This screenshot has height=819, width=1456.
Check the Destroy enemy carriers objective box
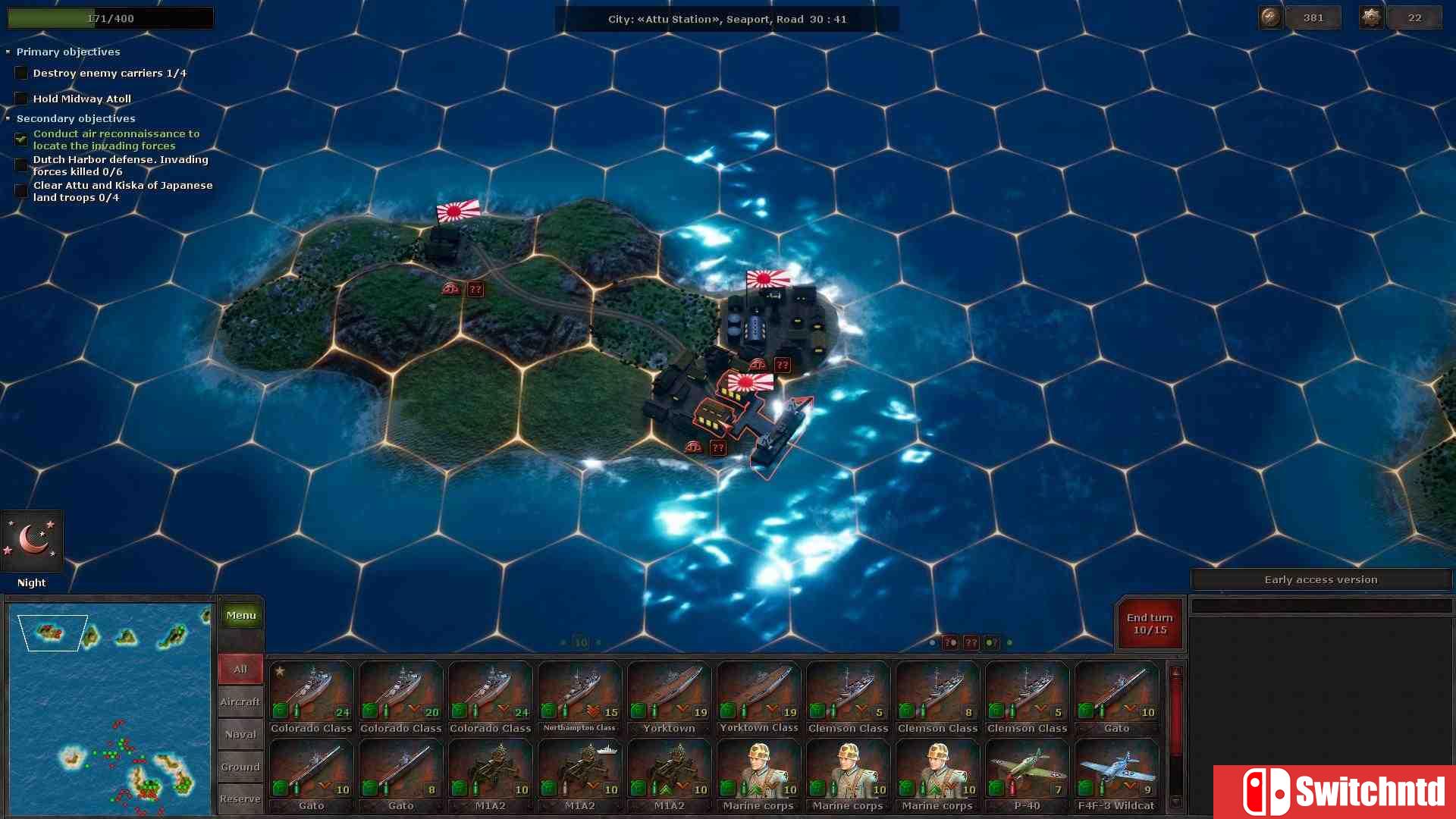point(20,72)
